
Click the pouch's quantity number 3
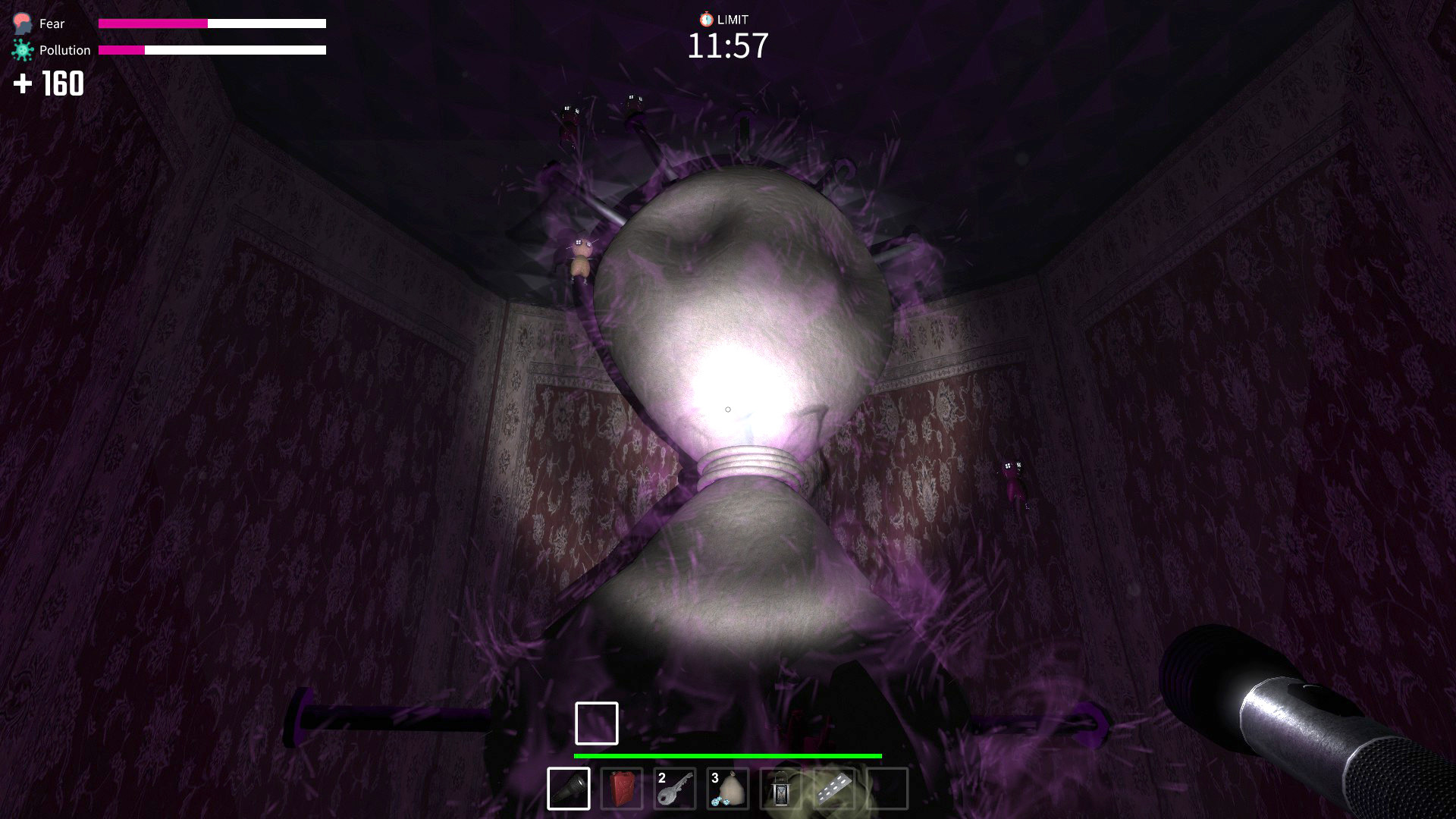tap(714, 777)
